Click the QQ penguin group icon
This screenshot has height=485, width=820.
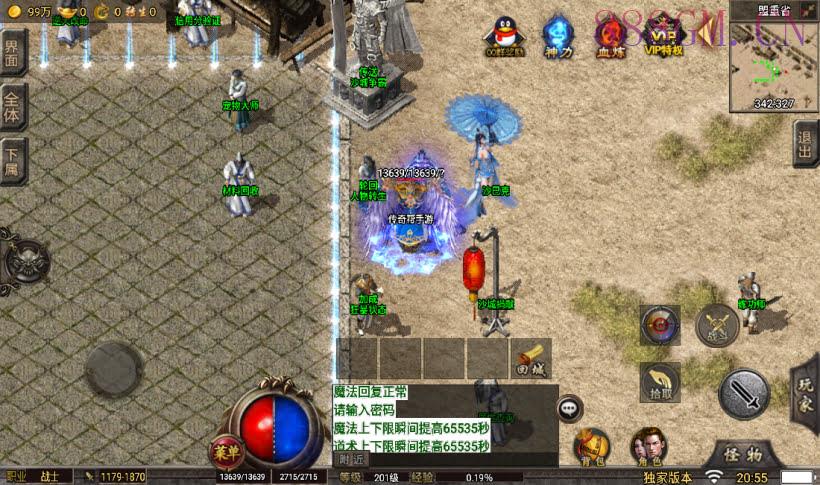(x=503, y=34)
